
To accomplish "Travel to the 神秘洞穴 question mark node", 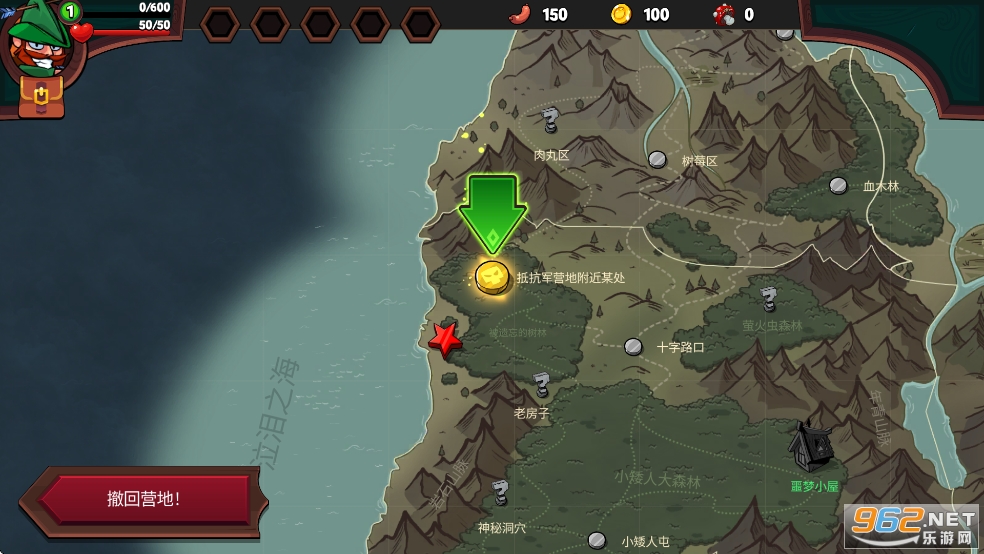I will 500,492.
